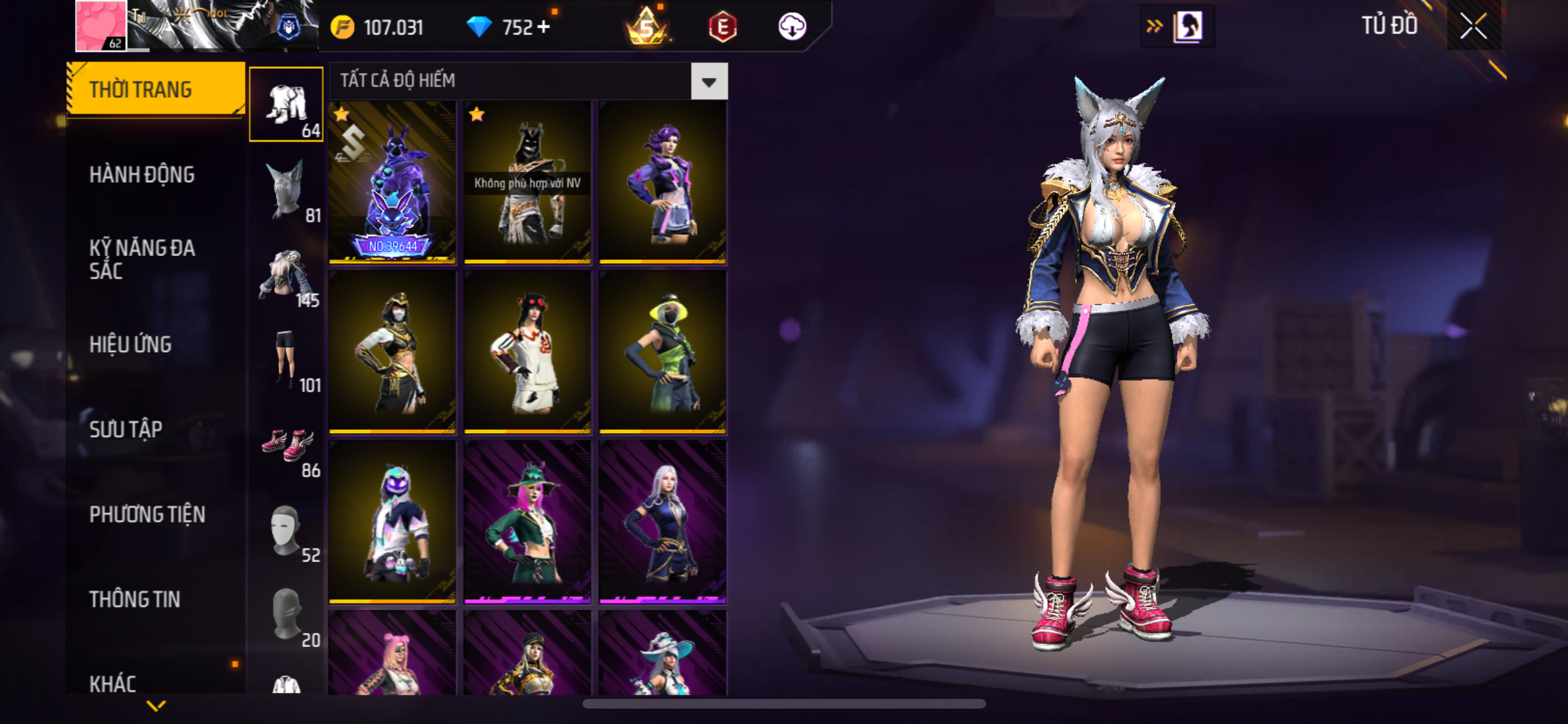Add diamonds with the plus button
1568x724 pixels.
tap(544, 27)
